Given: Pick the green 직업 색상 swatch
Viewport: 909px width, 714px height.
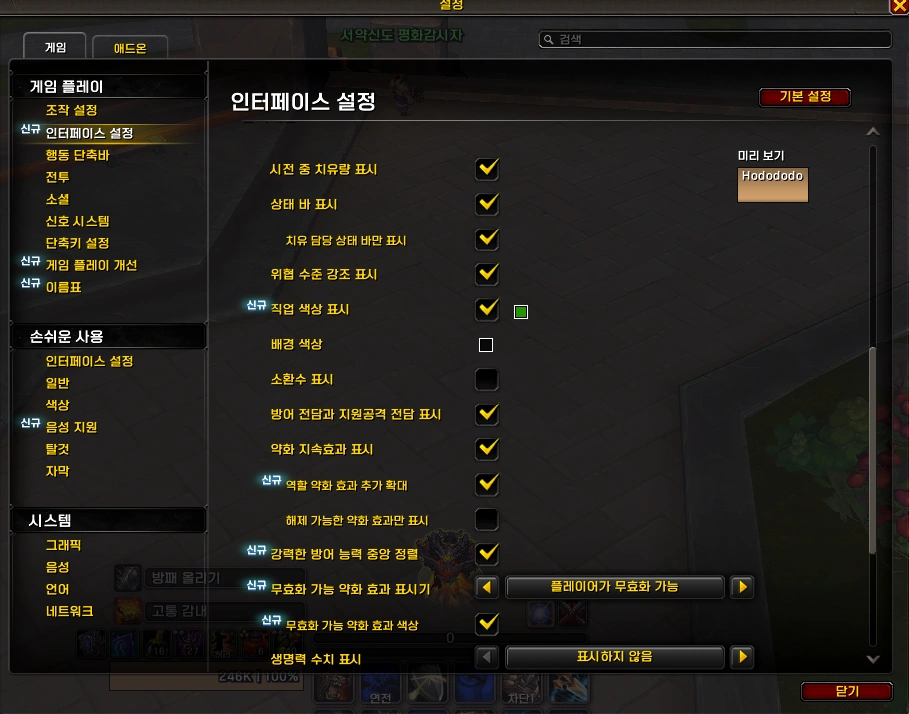Looking at the screenshot, I should tap(520, 312).
